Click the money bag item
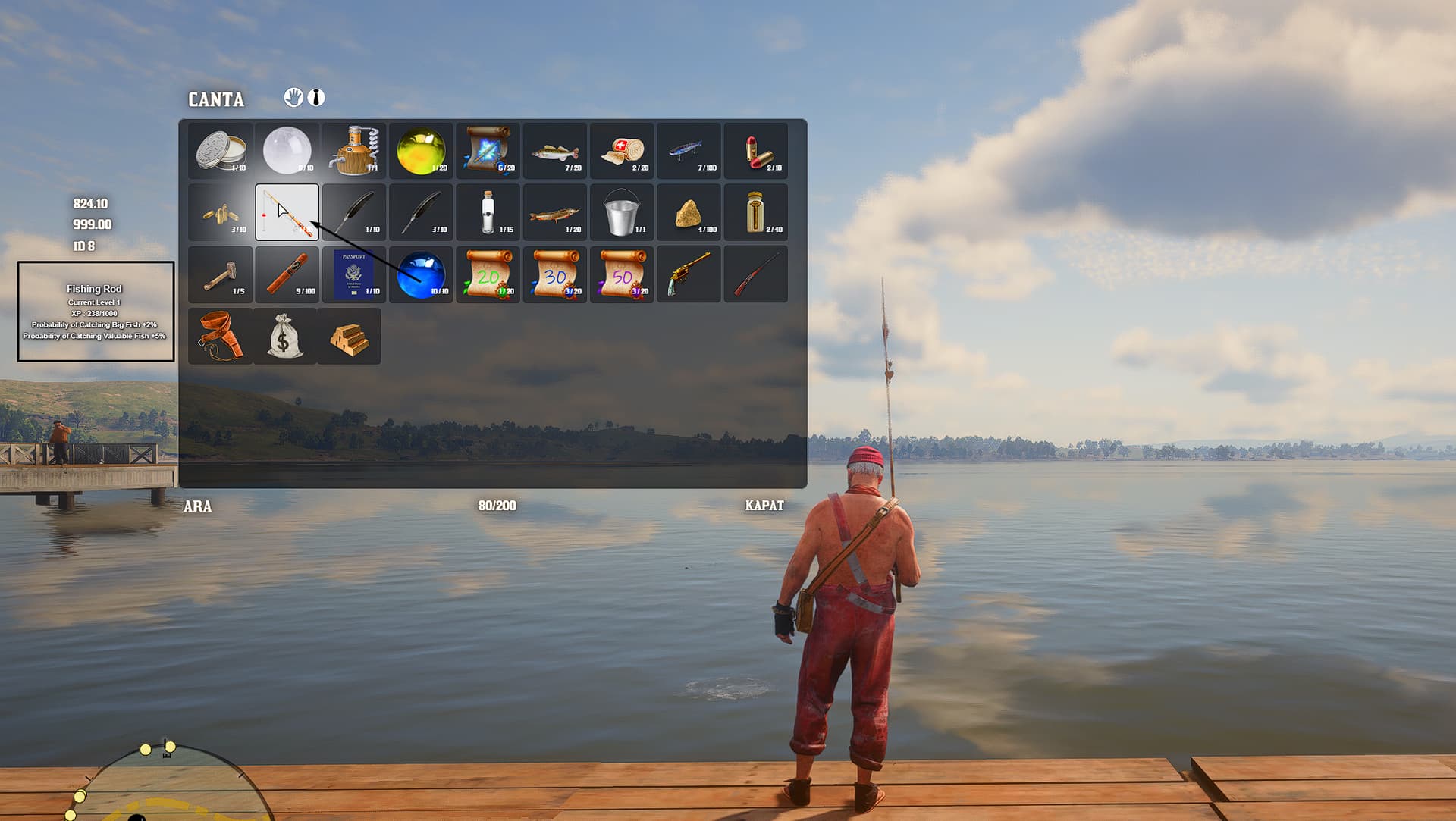Viewport: 1456px width, 821px height. tap(287, 336)
